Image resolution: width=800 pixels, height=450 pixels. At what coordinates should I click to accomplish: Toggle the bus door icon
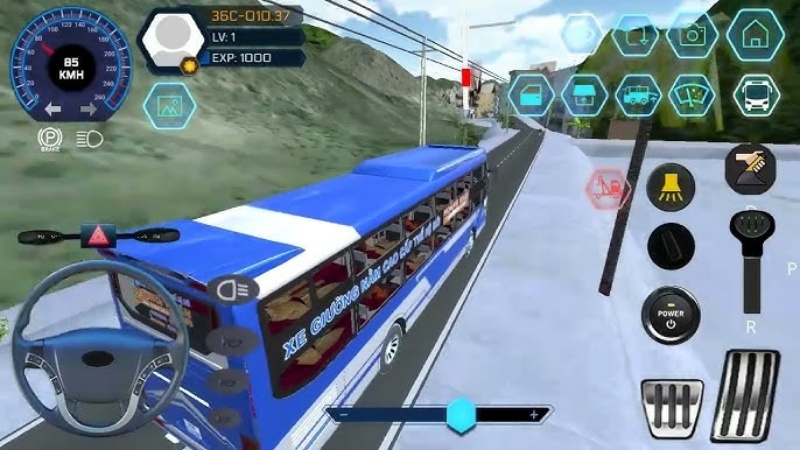(531, 96)
